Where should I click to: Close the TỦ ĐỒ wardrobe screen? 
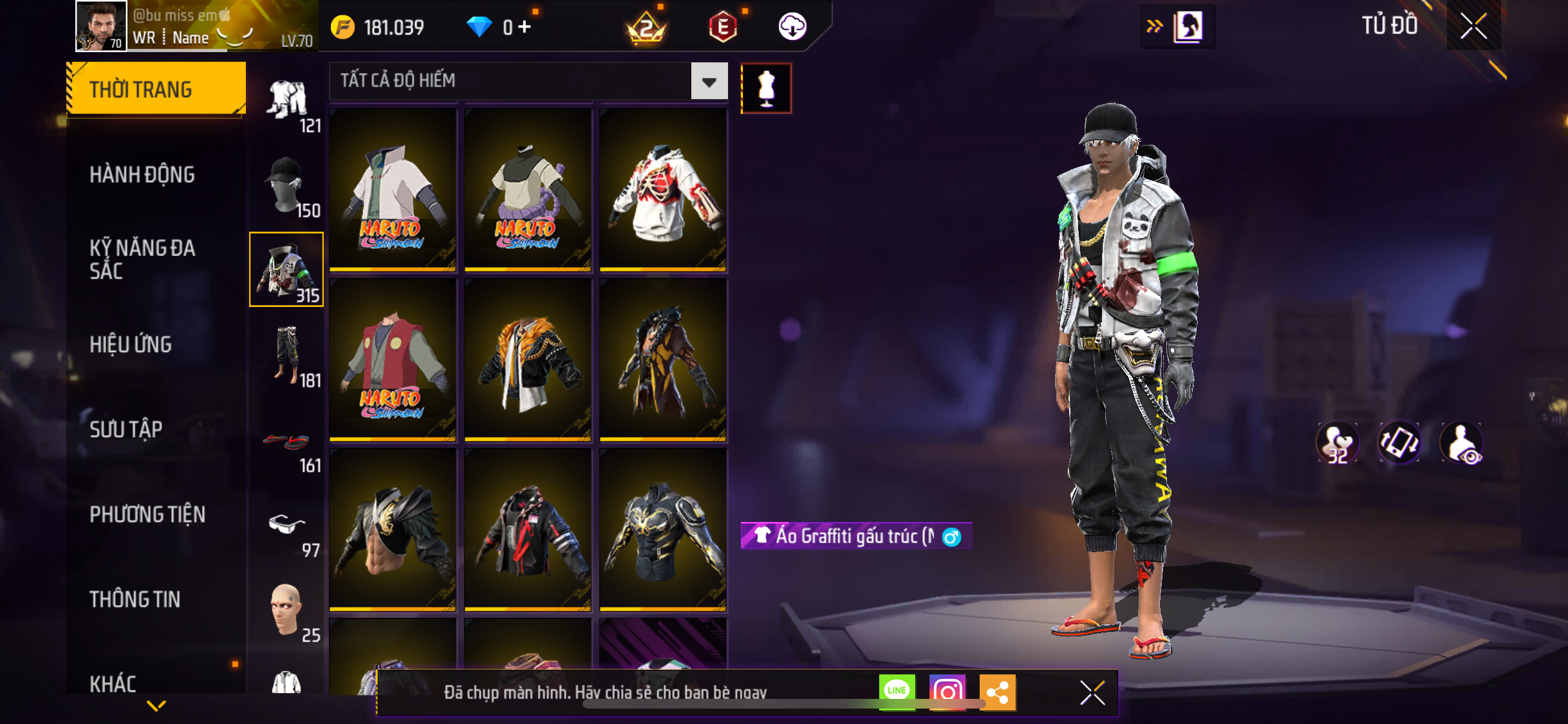coord(1473,26)
